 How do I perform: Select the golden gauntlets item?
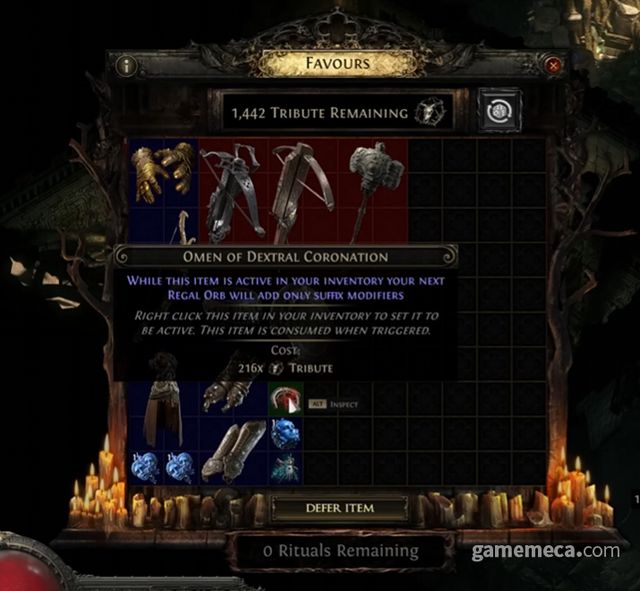point(164,169)
